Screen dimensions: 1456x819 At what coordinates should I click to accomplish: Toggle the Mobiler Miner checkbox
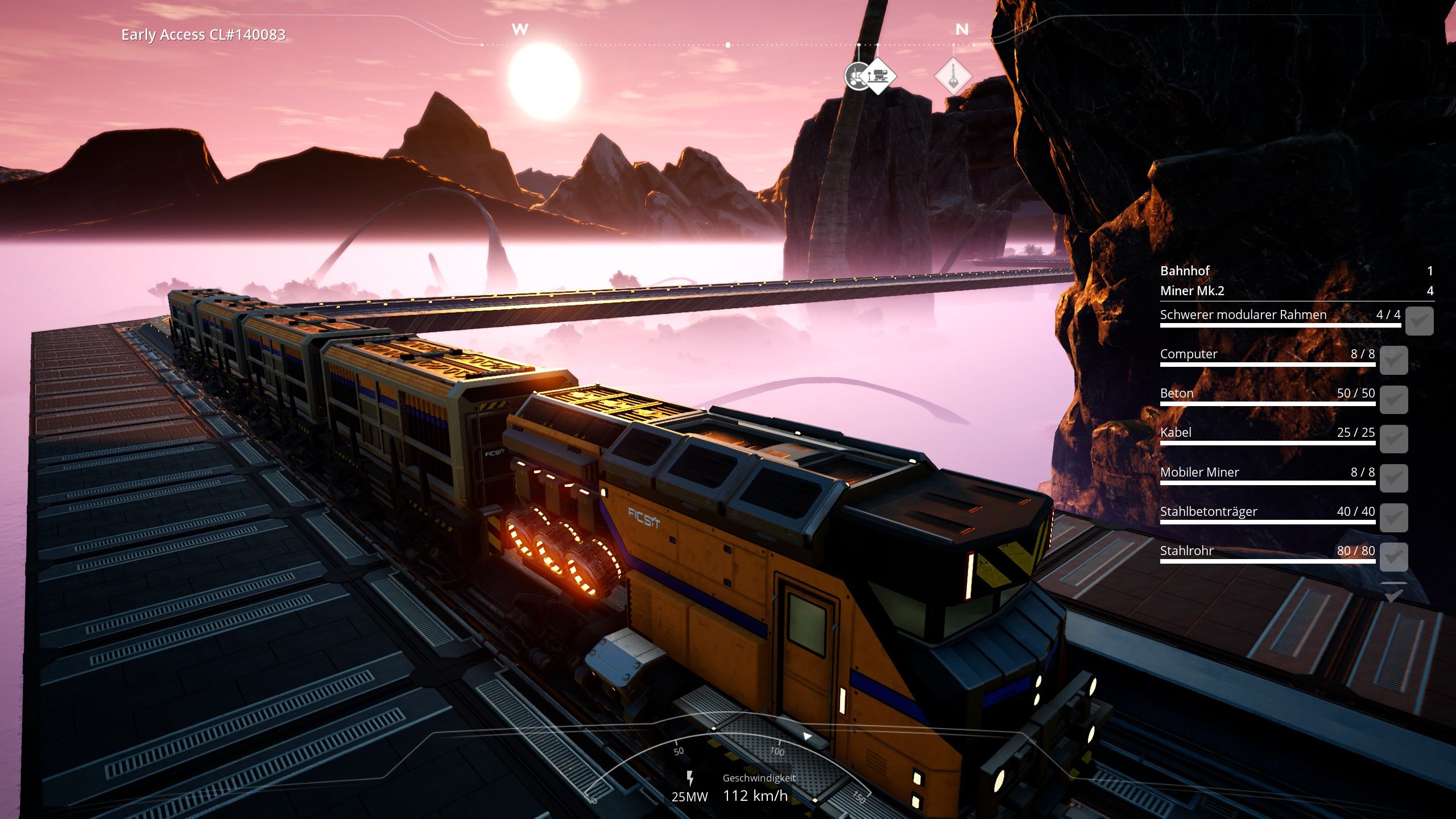[x=1393, y=478]
